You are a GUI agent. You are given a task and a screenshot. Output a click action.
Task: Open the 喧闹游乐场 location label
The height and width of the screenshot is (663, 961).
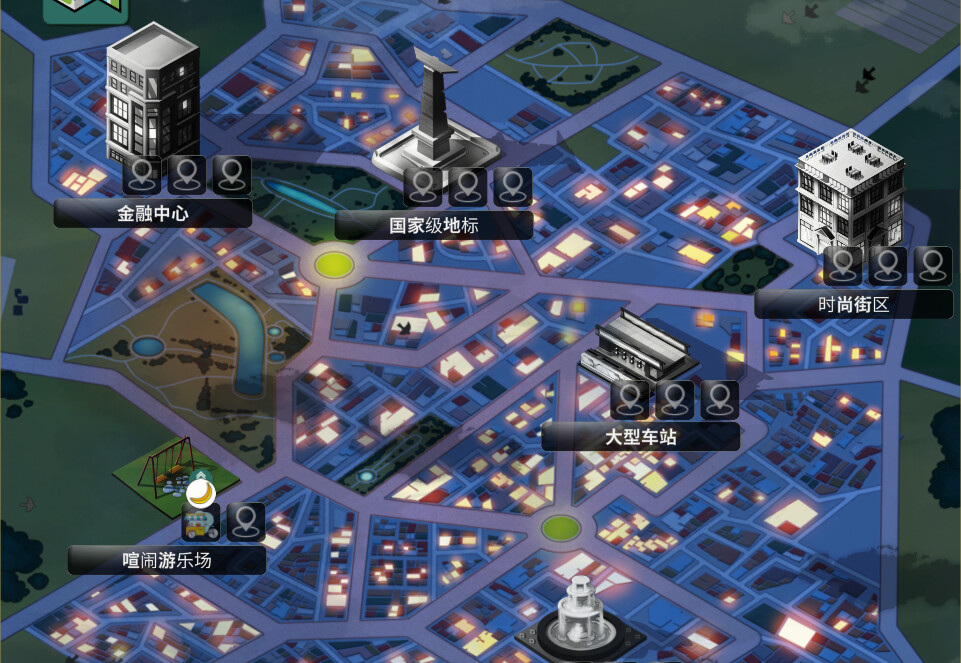[166, 560]
